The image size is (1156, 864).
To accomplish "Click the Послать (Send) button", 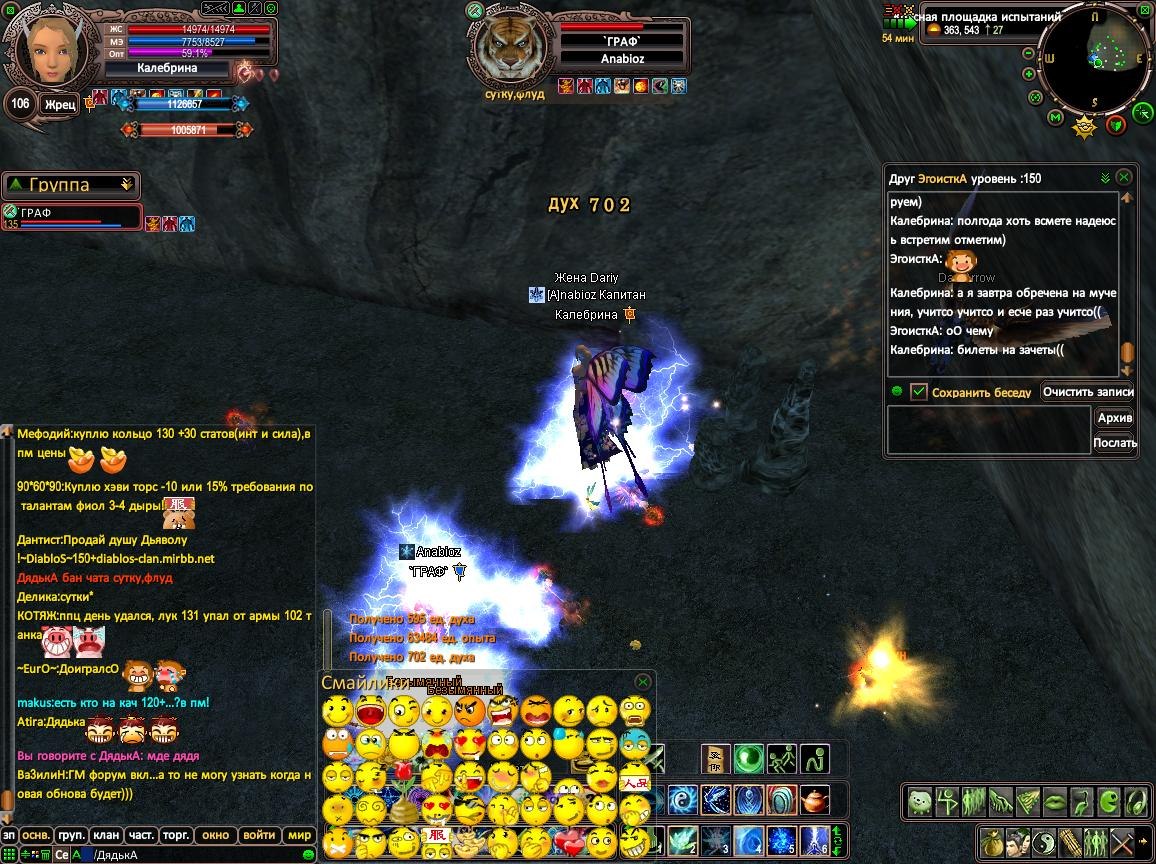I will click(x=1114, y=443).
